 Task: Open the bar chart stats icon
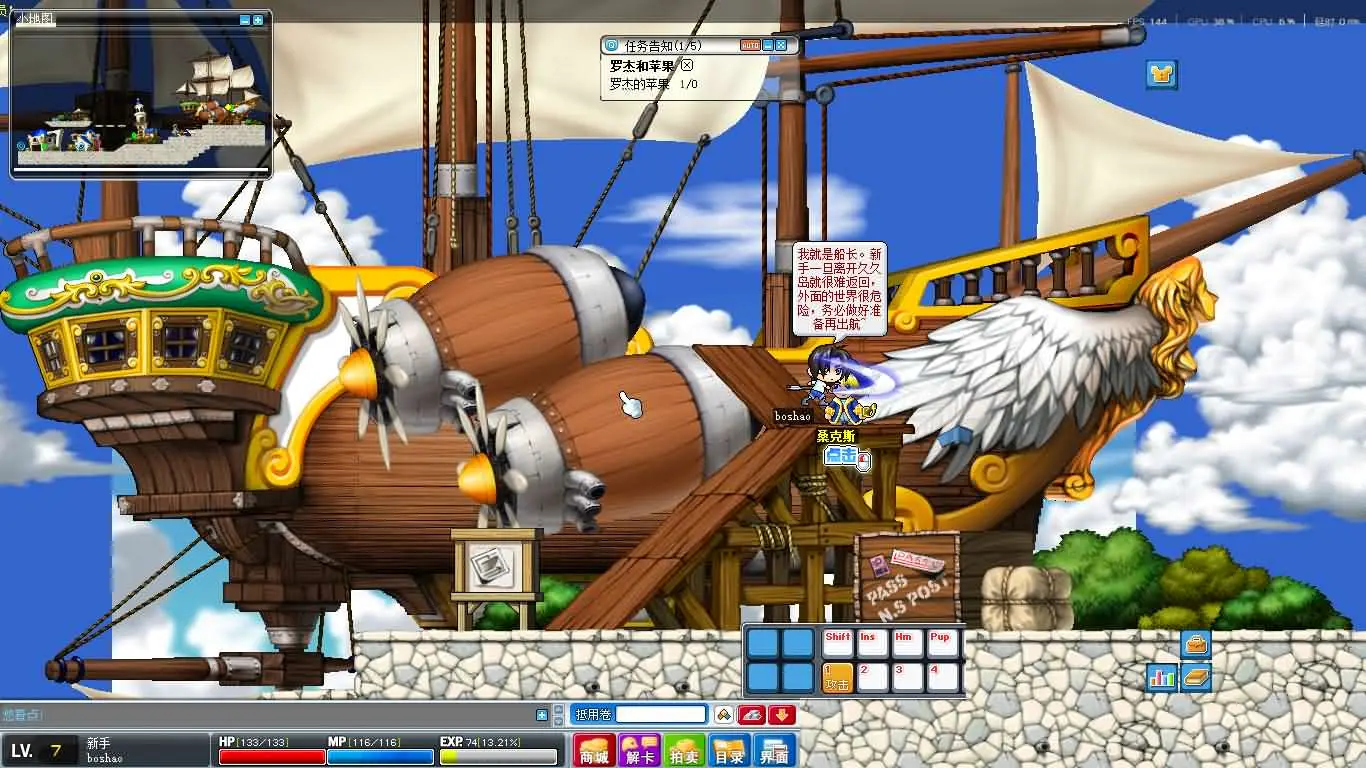pyautogui.click(x=1162, y=677)
